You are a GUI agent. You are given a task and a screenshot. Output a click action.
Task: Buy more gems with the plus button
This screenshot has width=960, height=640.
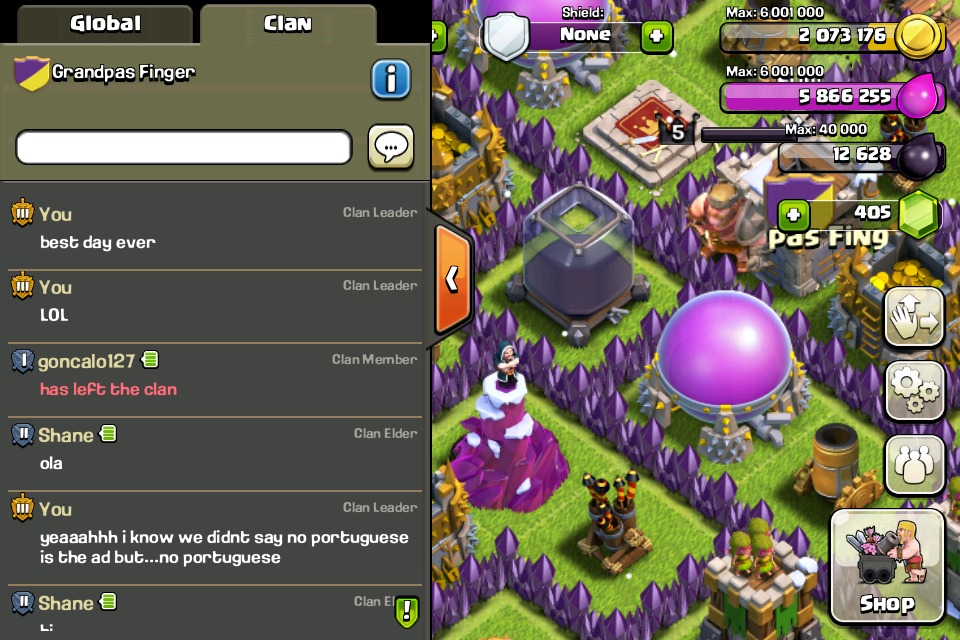coord(793,213)
